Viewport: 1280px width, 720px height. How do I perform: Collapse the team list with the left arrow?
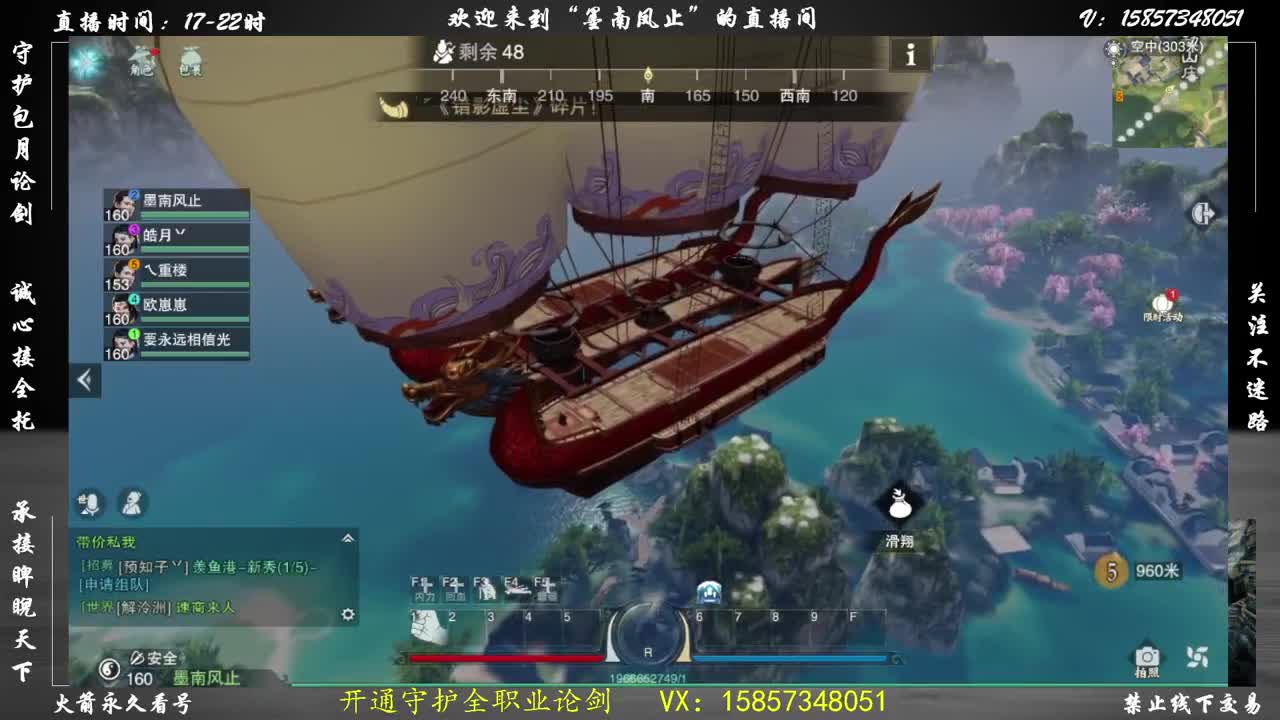click(85, 379)
